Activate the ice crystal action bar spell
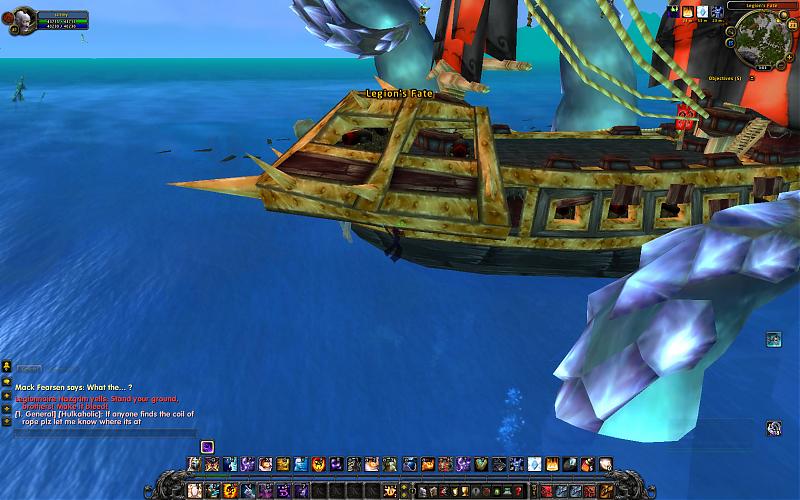The image size is (800, 500). pos(534,464)
